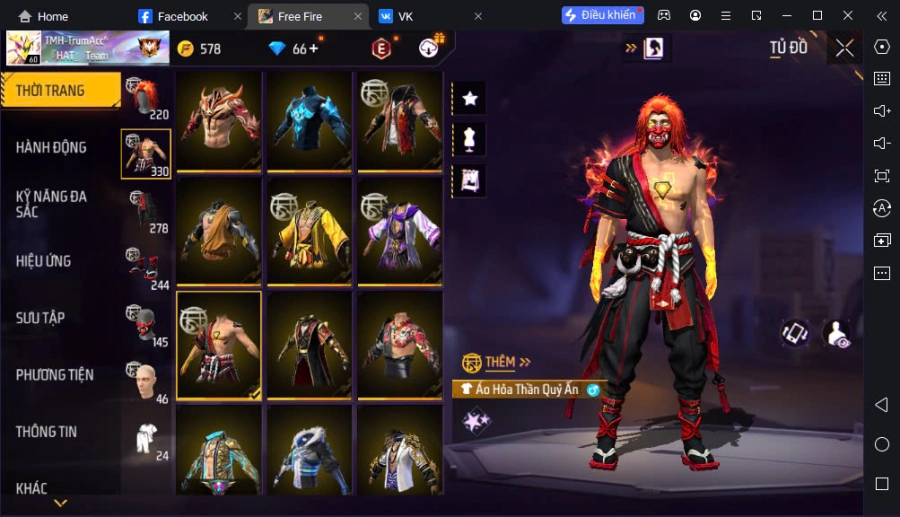Viewport: 900px width, 517px height.
Task: Select the mannequin outfit filter icon
Action: (x=469, y=138)
